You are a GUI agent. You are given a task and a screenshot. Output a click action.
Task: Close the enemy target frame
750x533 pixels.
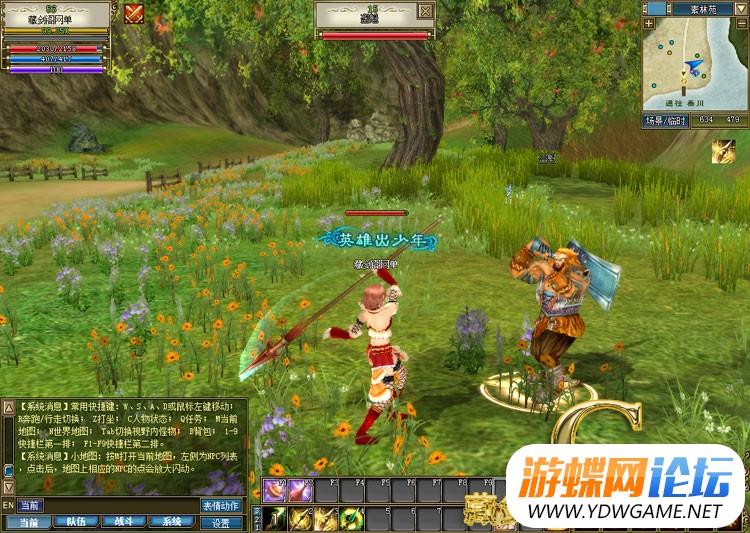click(x=427, y=12)
